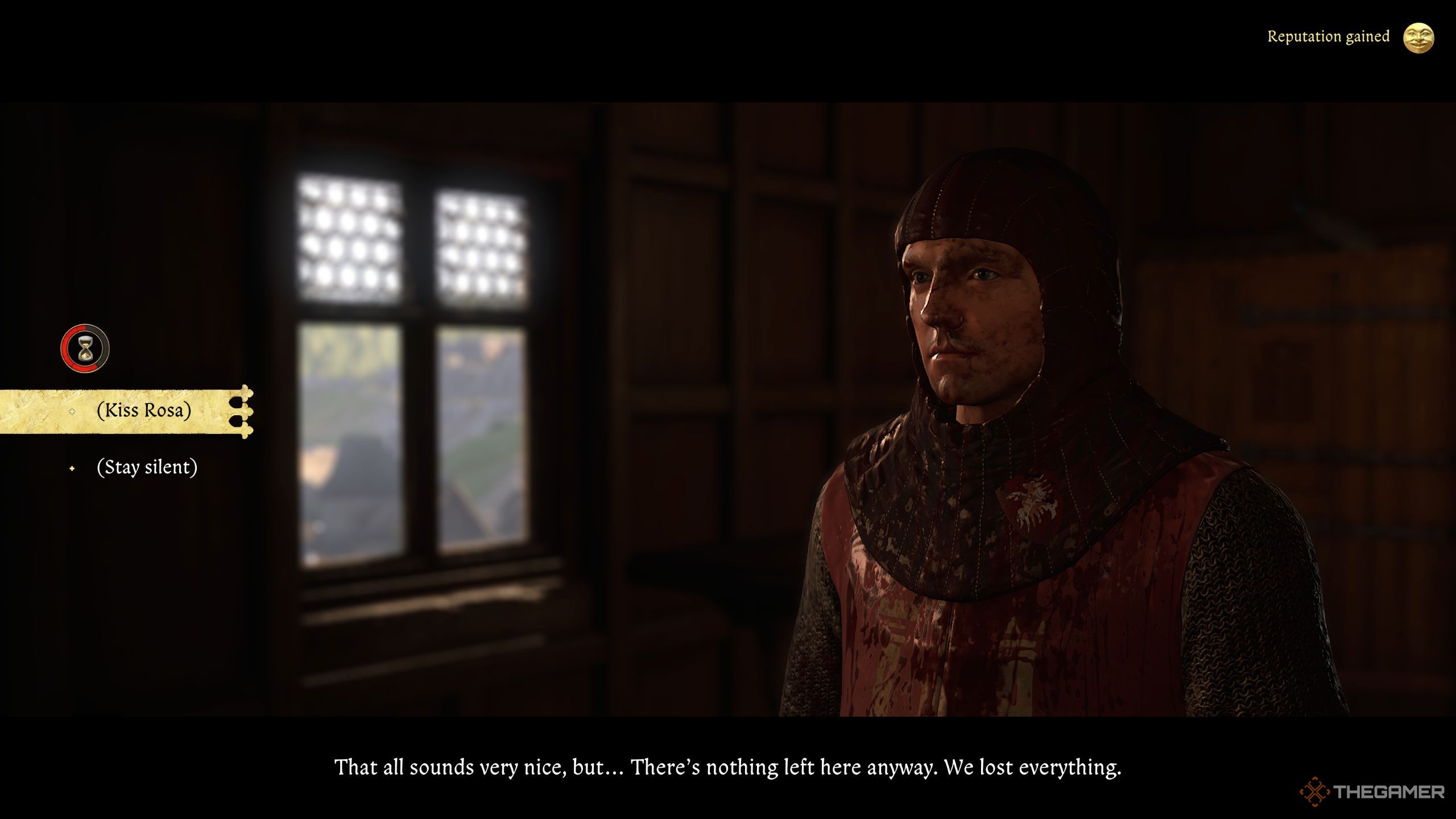Click the diamond marker beside (Stay silent)
The image size is (1456, 819).
72,469
